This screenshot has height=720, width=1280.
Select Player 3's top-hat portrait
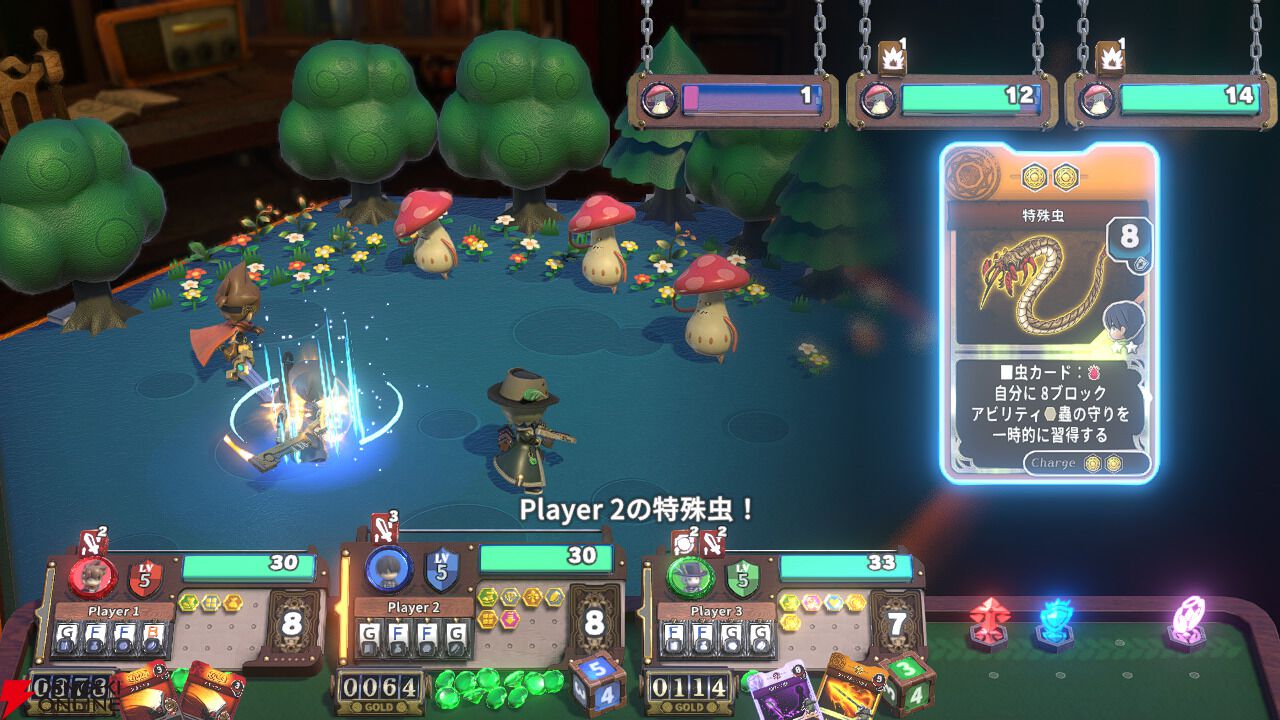click(691, 577)
